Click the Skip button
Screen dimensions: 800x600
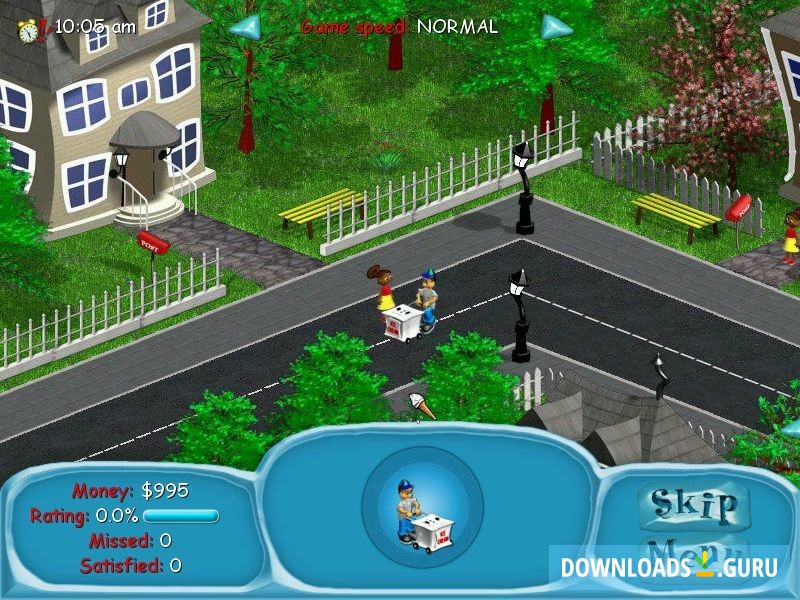click(x=694, y=504)
